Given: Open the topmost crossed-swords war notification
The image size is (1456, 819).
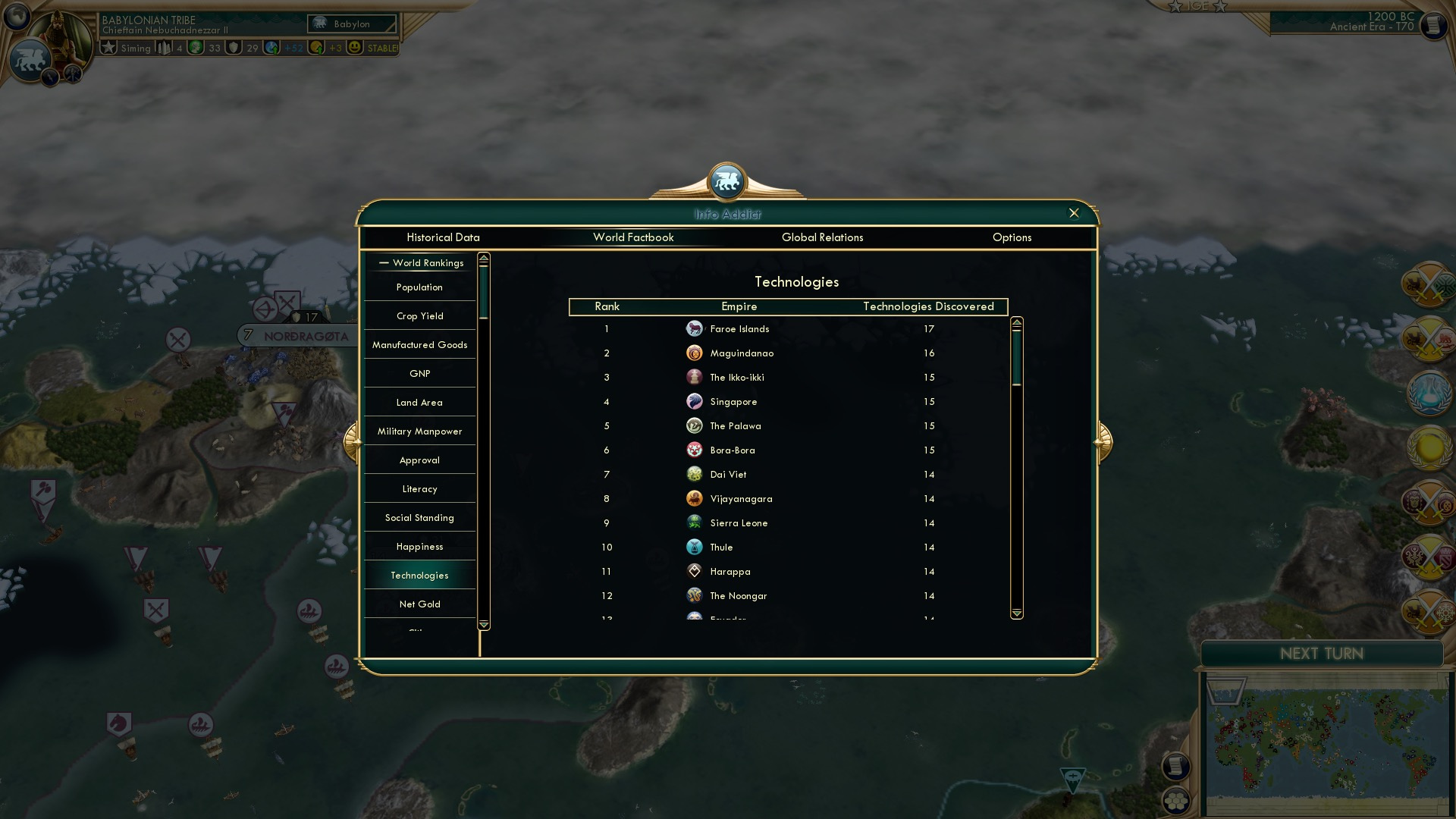Looking at the screenshot, I should click(1427, 287).
